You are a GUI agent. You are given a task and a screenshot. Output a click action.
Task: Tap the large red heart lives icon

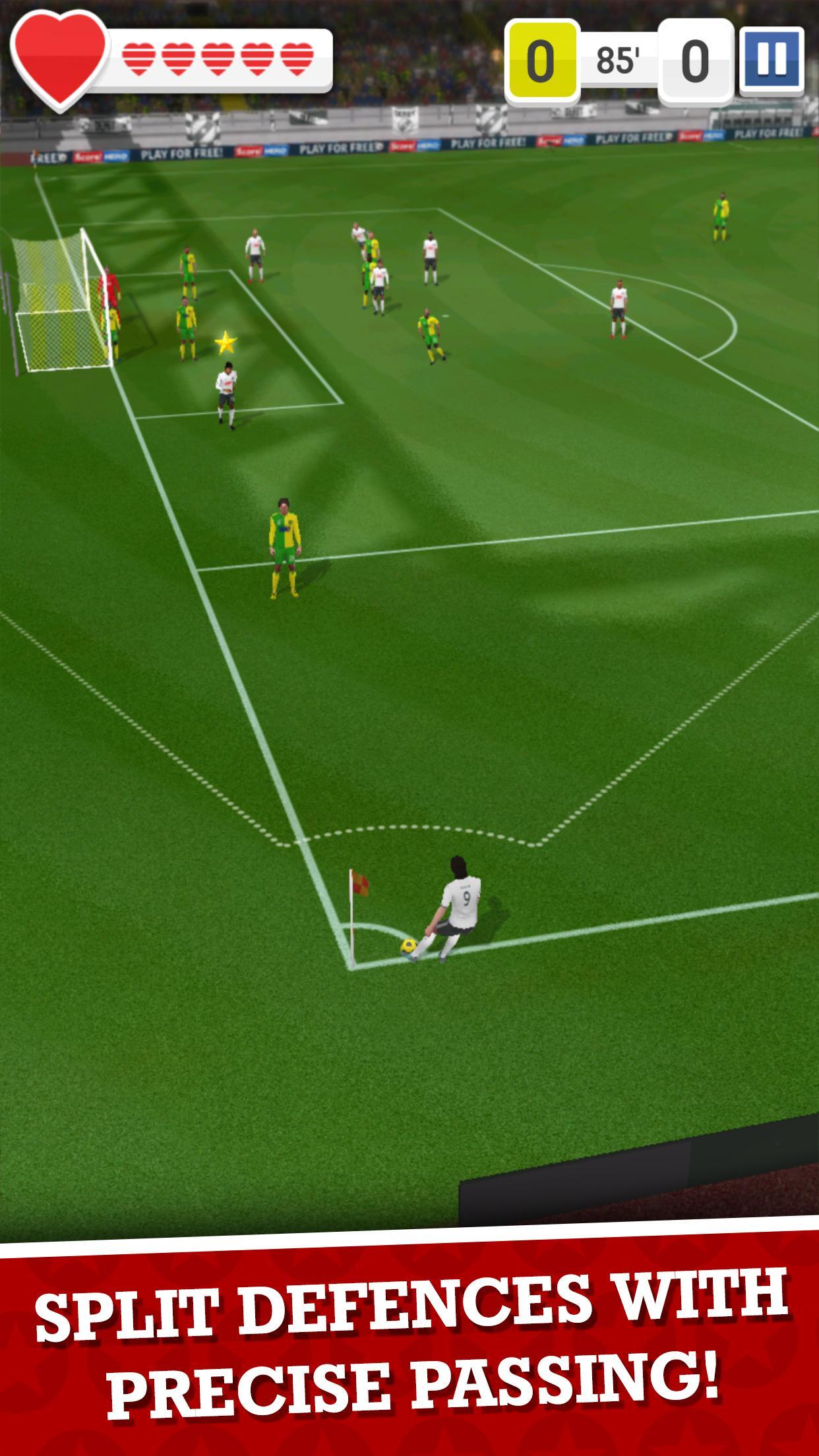(59, 58)
